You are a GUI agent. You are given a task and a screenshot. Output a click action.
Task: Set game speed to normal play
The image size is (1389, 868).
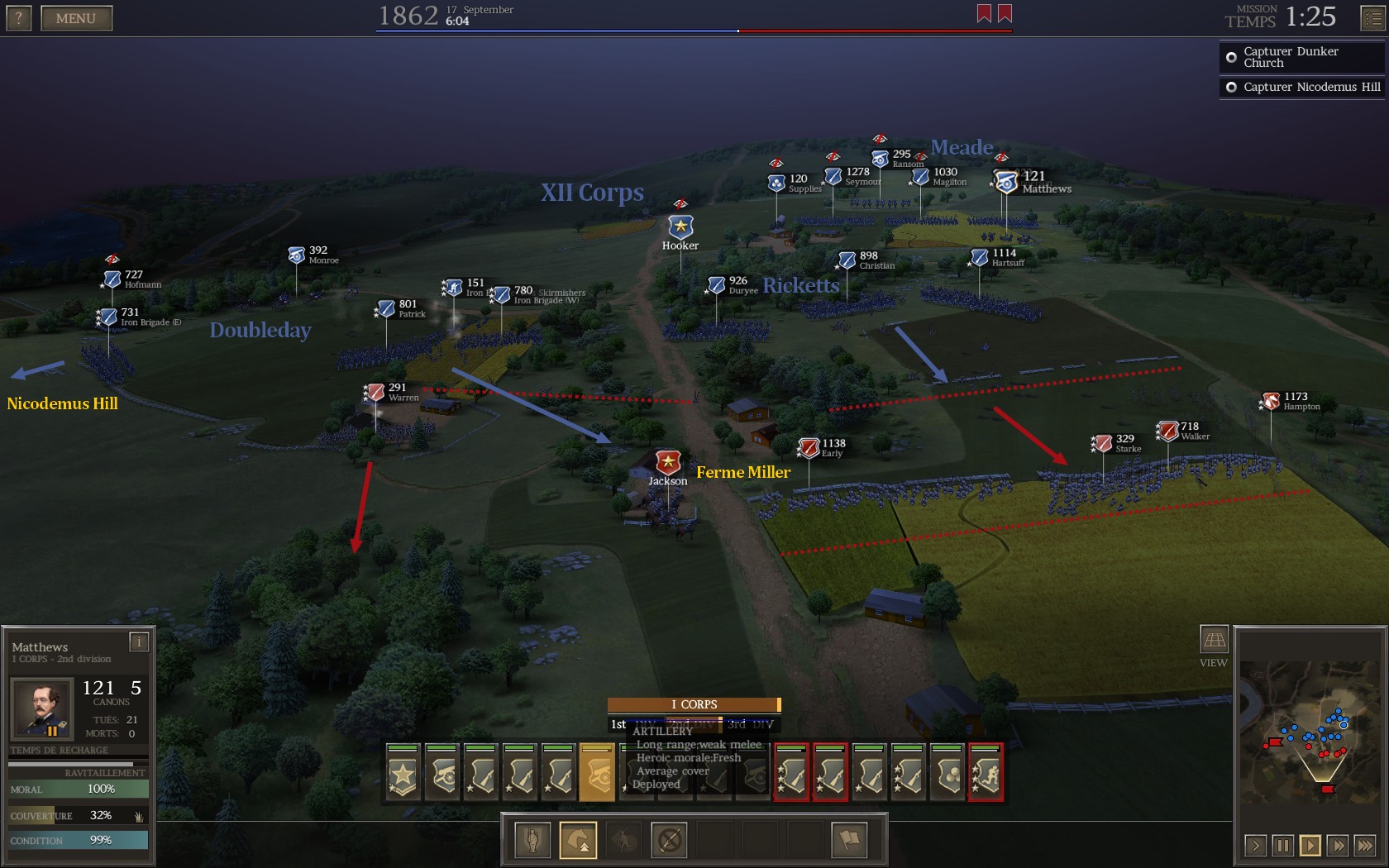coord(1310,845)
